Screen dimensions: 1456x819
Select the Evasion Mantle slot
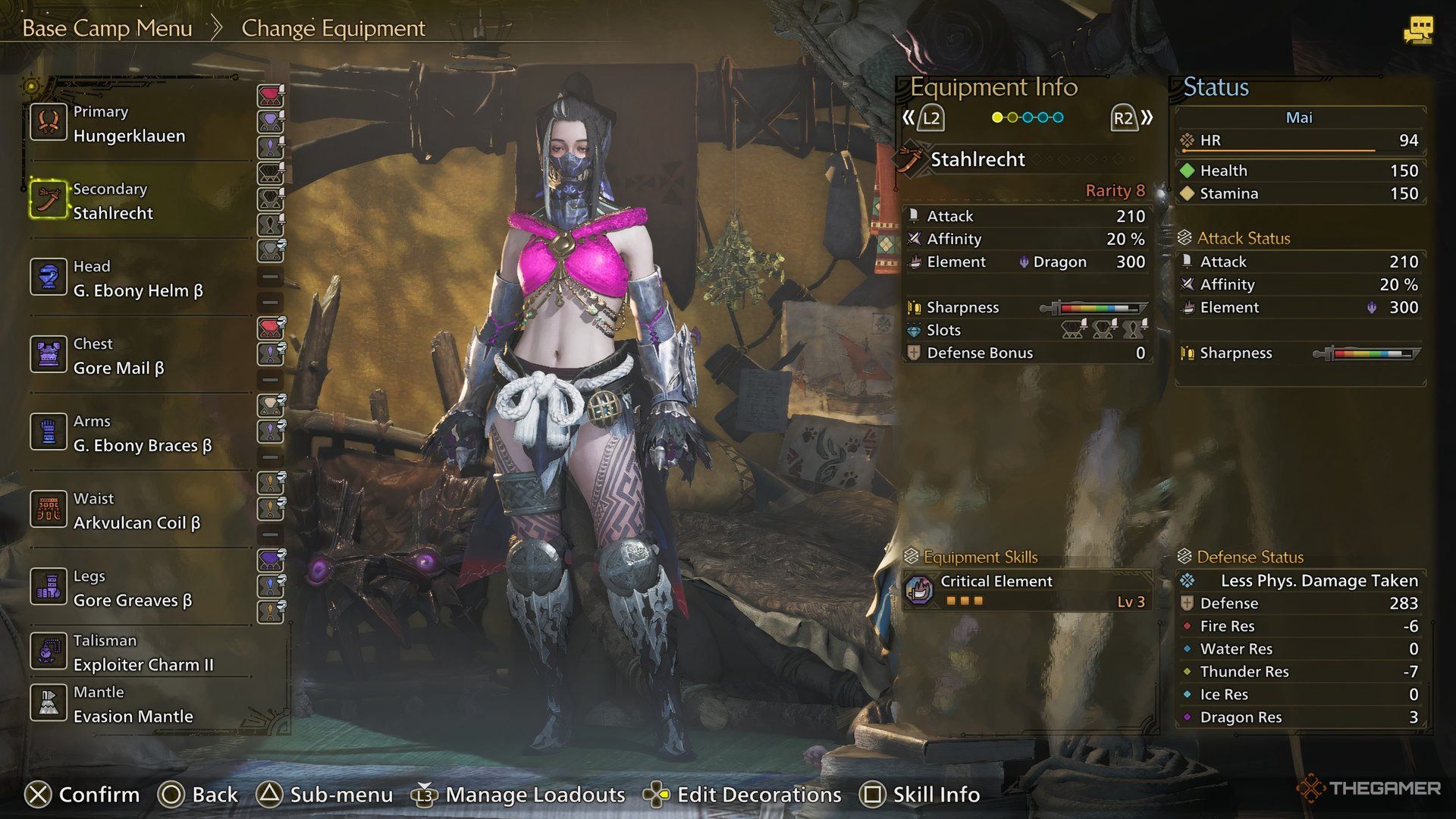133,704
